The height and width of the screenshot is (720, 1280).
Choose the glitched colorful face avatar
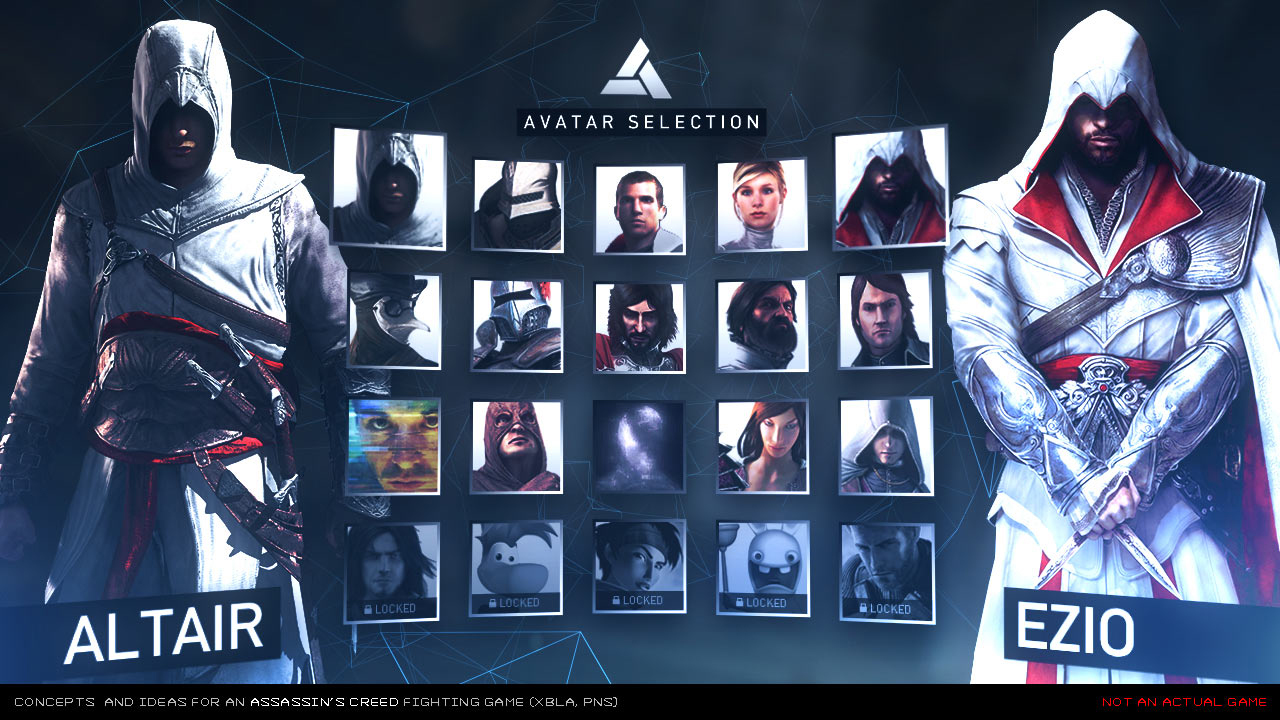click(393, 446)
